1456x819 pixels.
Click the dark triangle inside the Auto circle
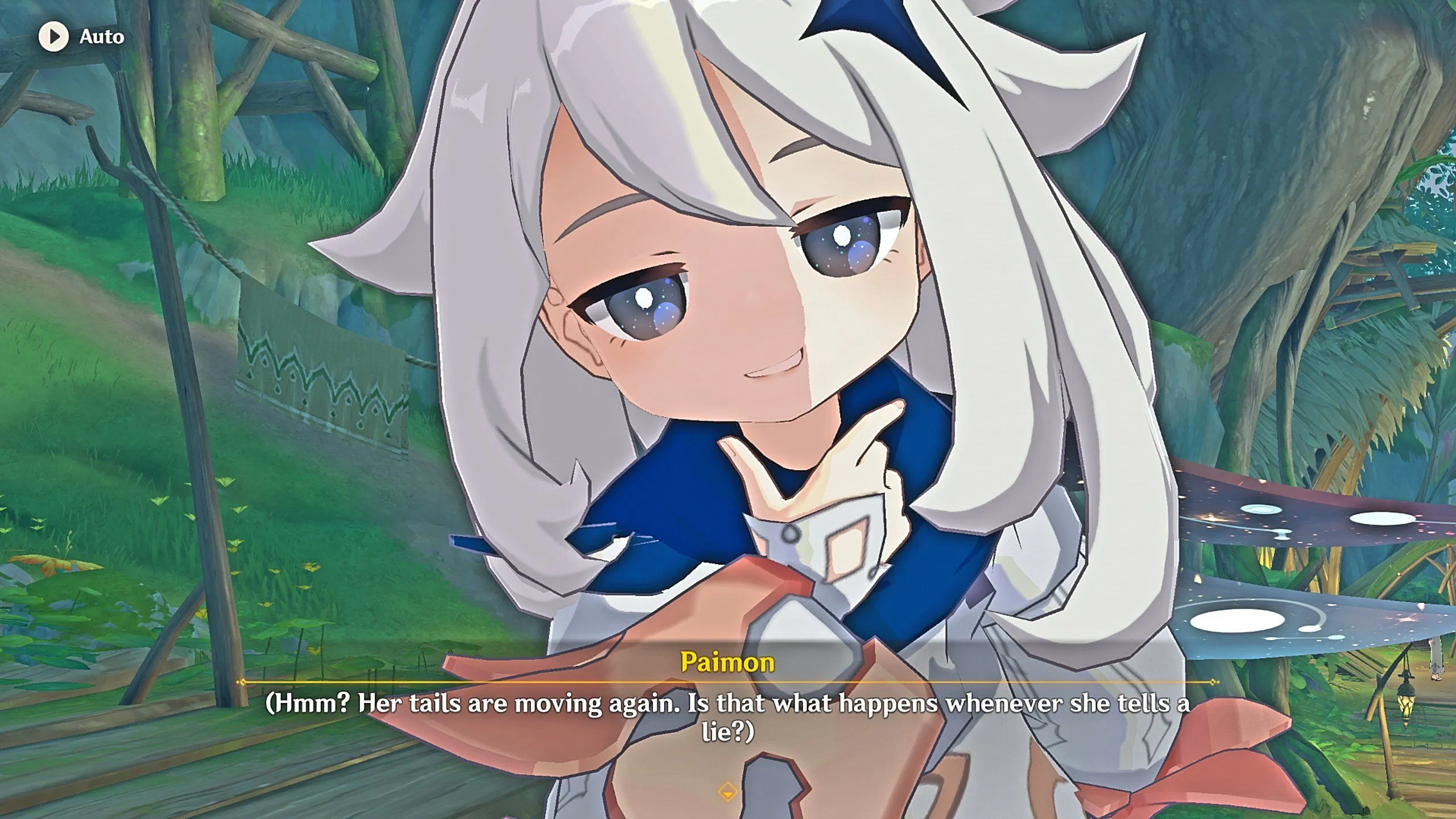pos(56,37)
